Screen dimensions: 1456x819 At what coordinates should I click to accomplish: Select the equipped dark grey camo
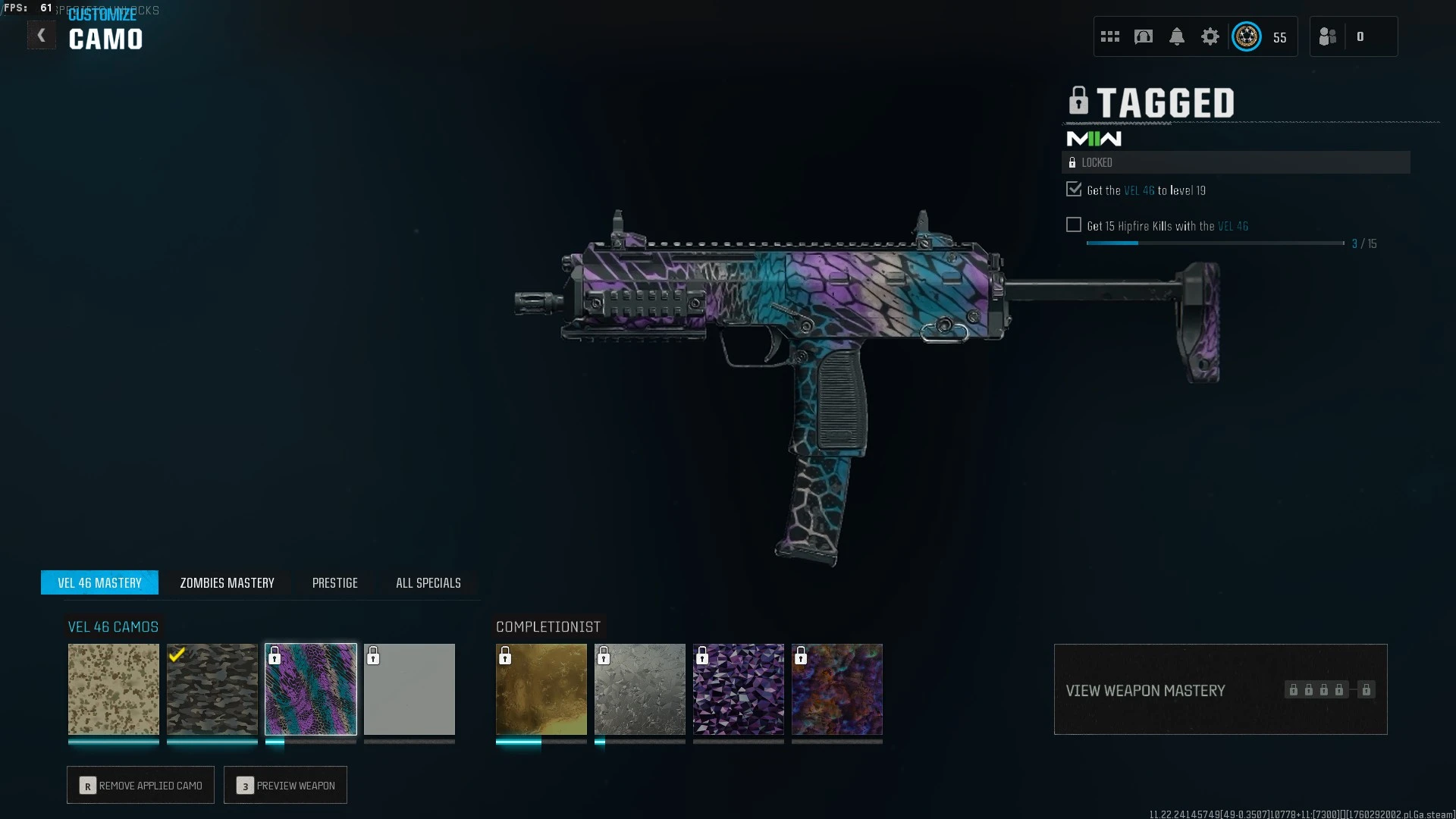pos(212,689)
